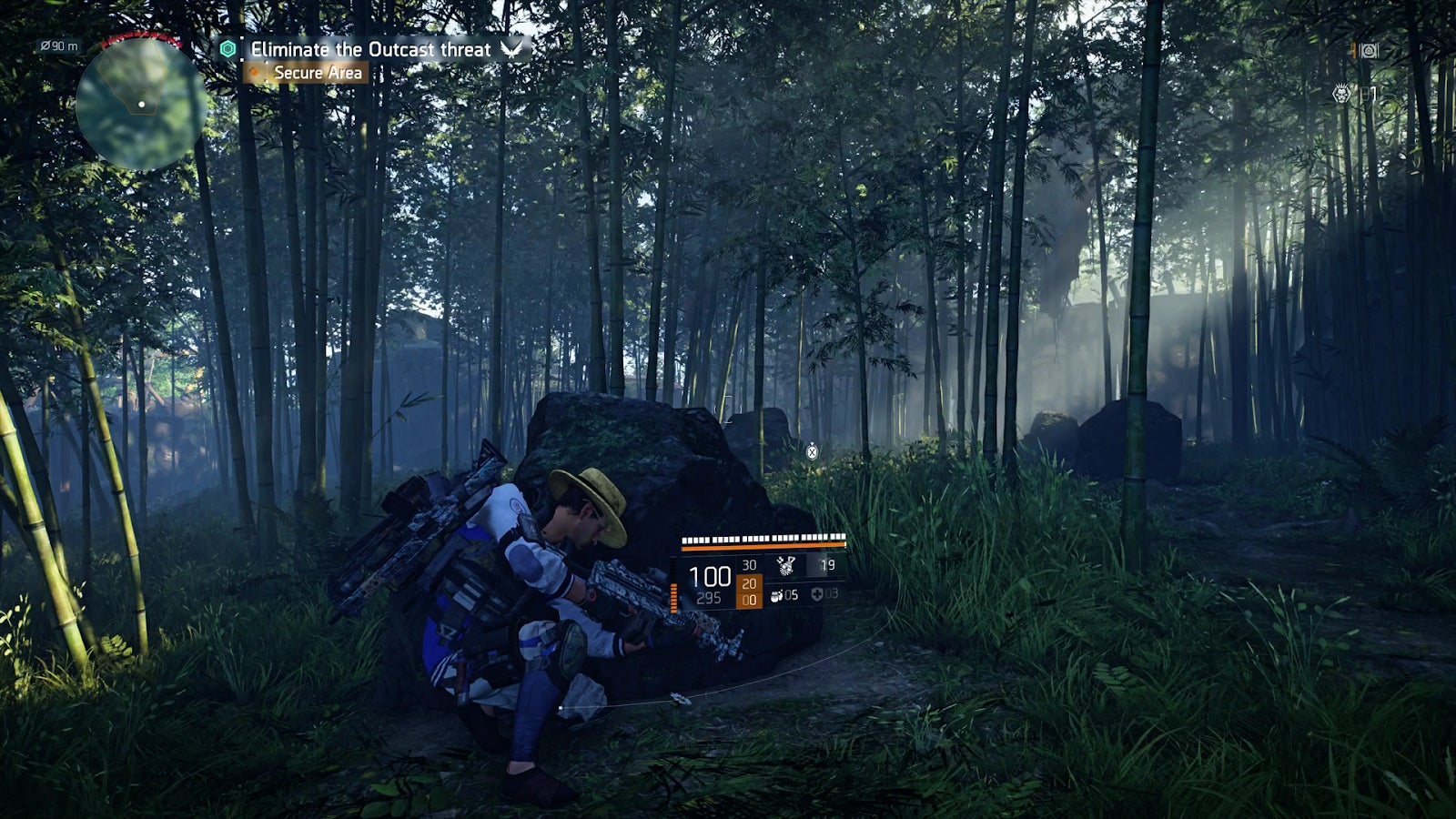Select the Eliminate the Outcast threat objective

click(x=370, y=49)
